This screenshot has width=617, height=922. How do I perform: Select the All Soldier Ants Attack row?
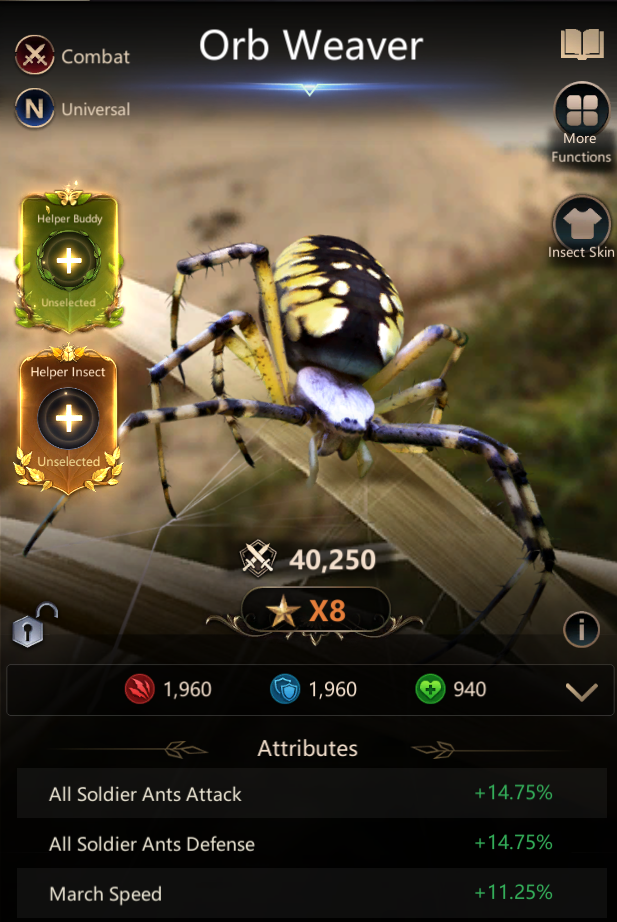pyautogui.click(x=311, y=794)
